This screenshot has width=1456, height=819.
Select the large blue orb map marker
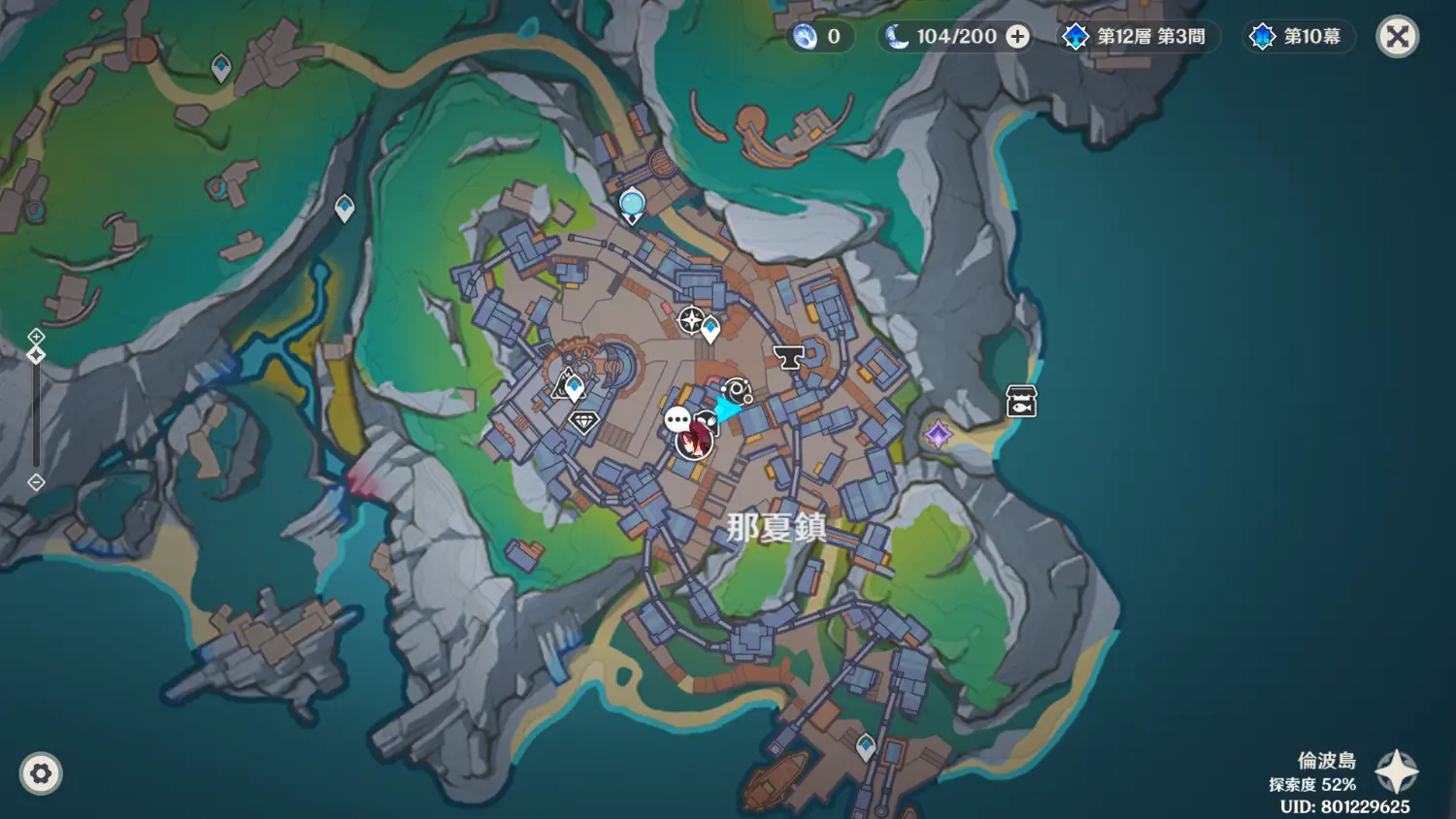(x=632, y=204)
